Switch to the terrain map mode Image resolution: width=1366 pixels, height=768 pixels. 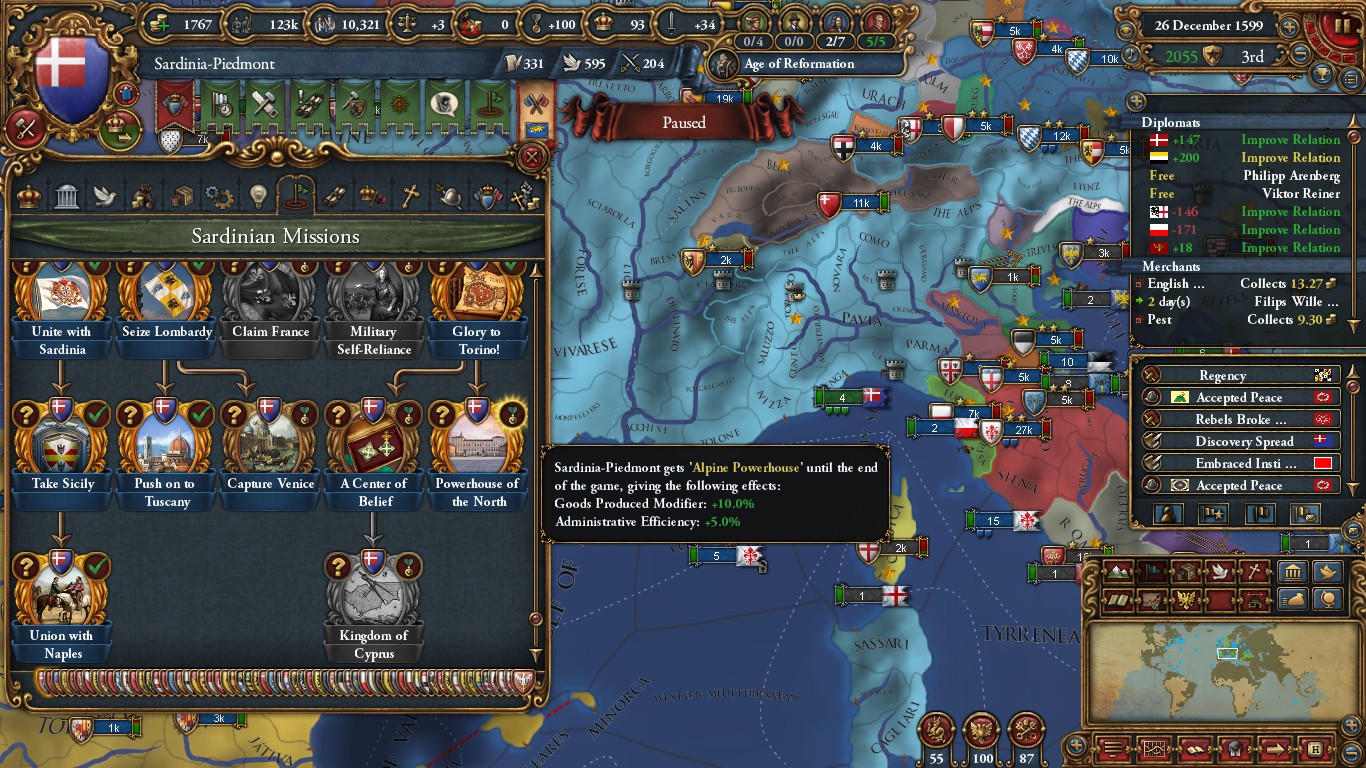tap(1119, 572)
